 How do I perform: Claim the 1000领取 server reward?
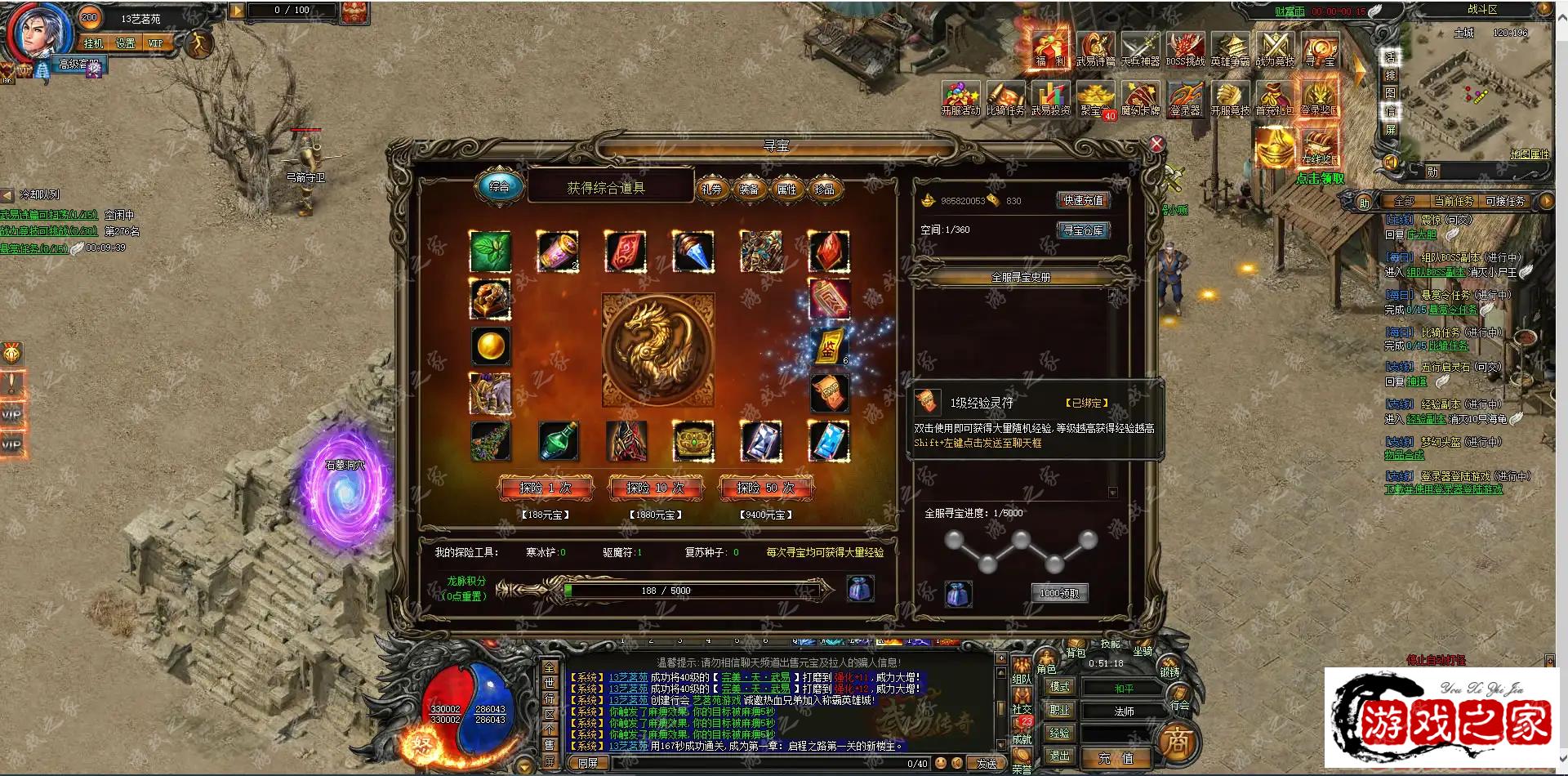click(x=1059, y=594)
